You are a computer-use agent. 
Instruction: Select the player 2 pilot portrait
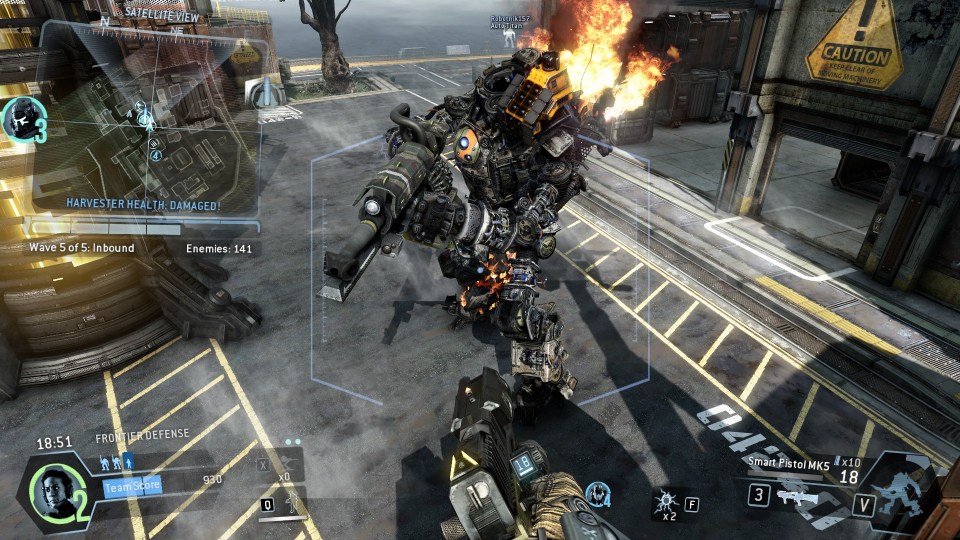point(51,489)
